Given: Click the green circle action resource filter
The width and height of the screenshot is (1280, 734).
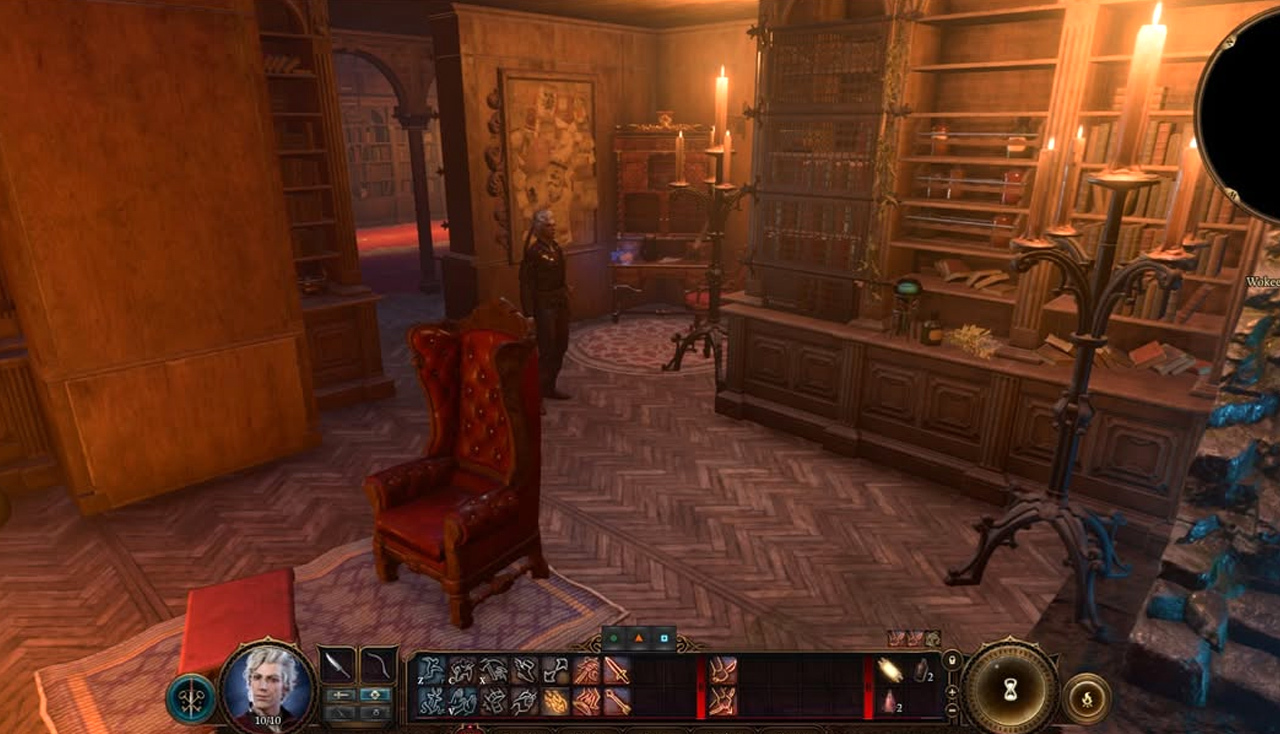Looking at the screenshot, I should click(x=613, y=637).
